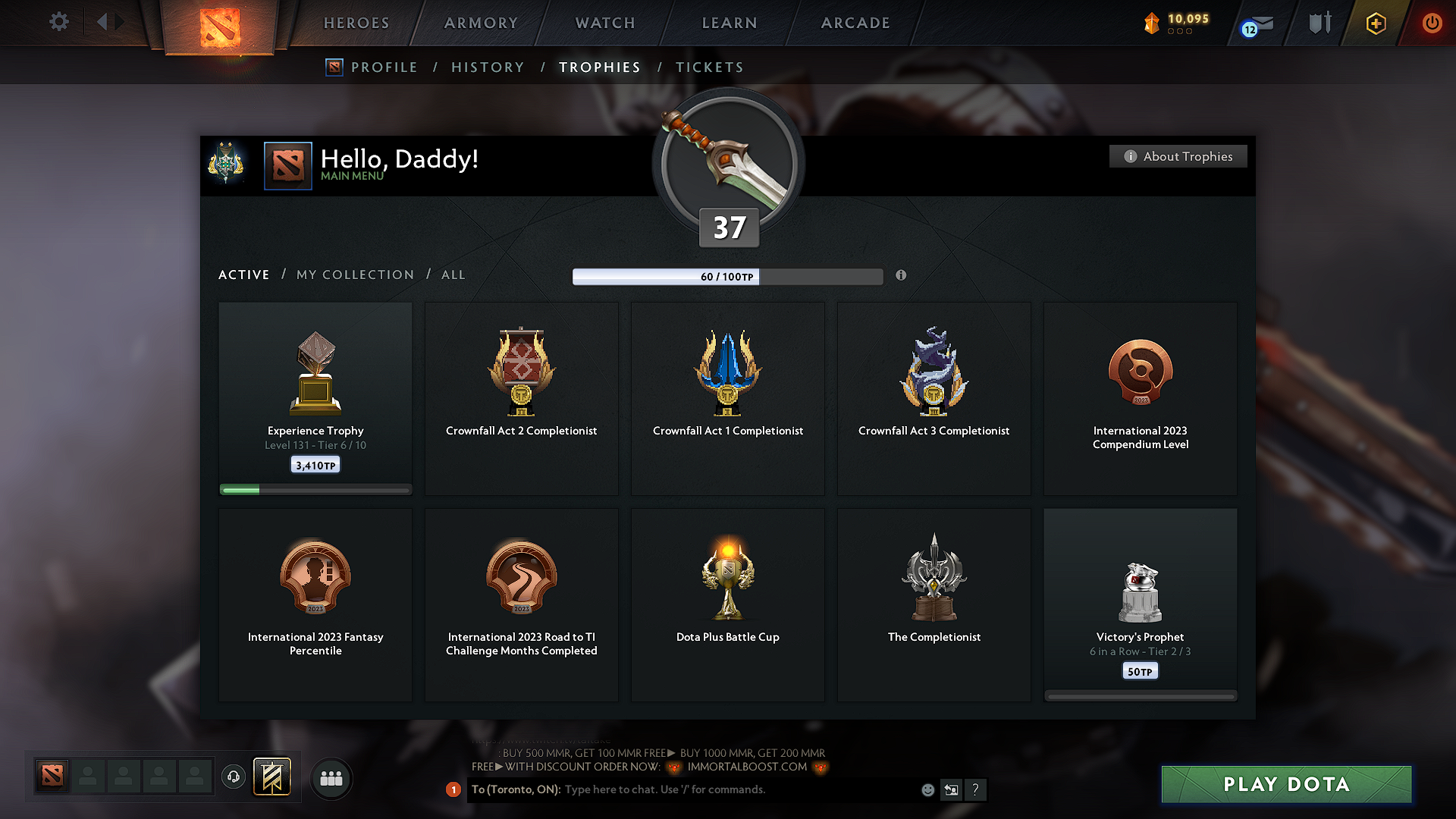1456x819 pixels.
Task: Click the friends list people icon
Action: (331, 778)
